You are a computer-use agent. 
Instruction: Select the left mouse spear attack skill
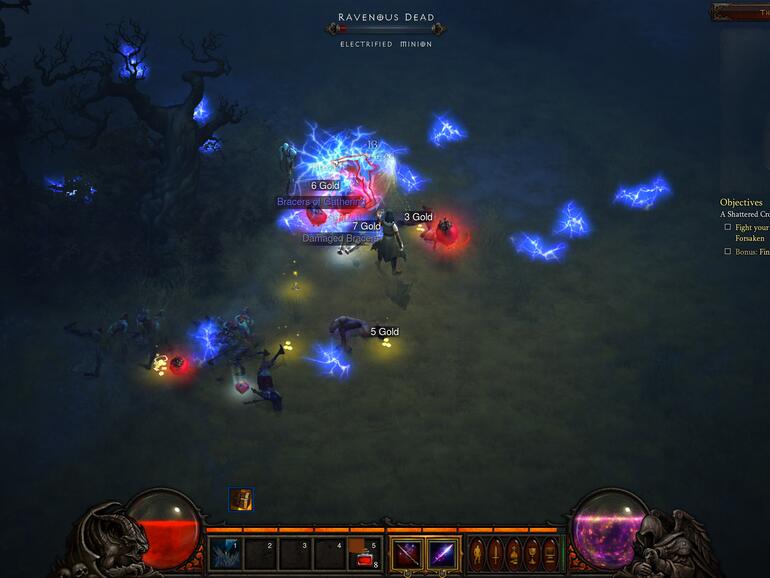406,553
